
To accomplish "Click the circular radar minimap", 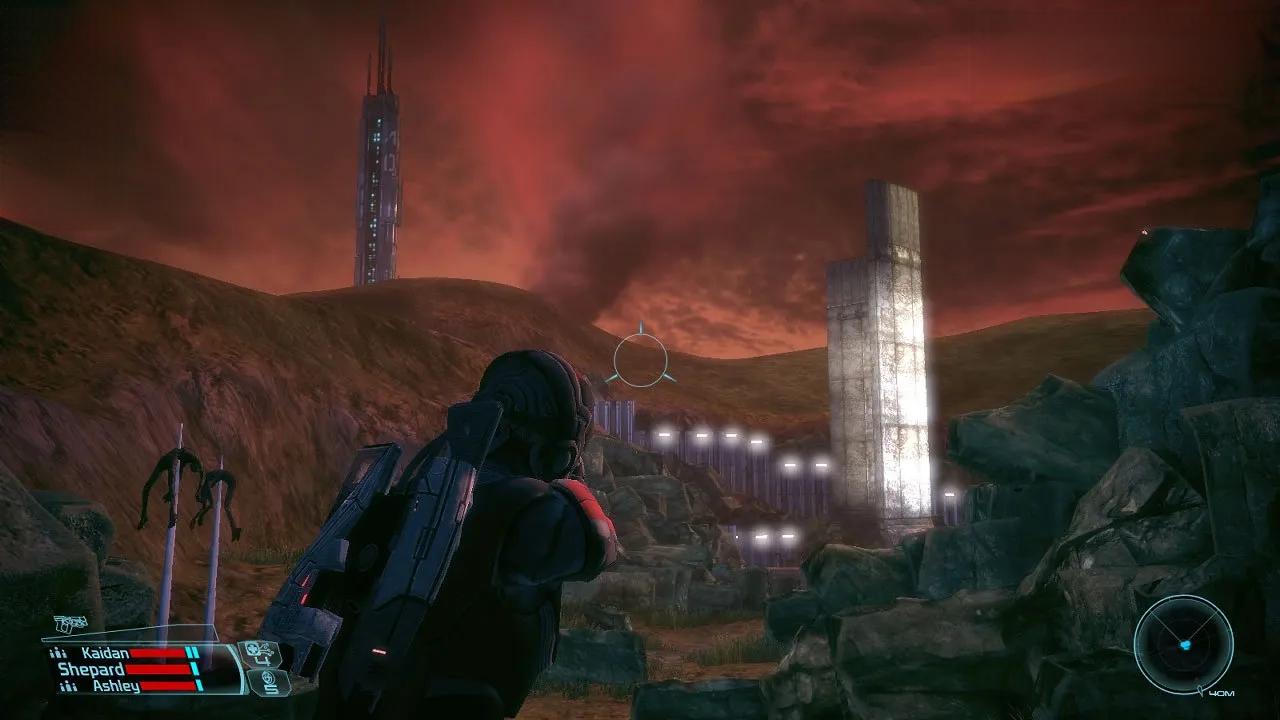I will pos(1183,644).
